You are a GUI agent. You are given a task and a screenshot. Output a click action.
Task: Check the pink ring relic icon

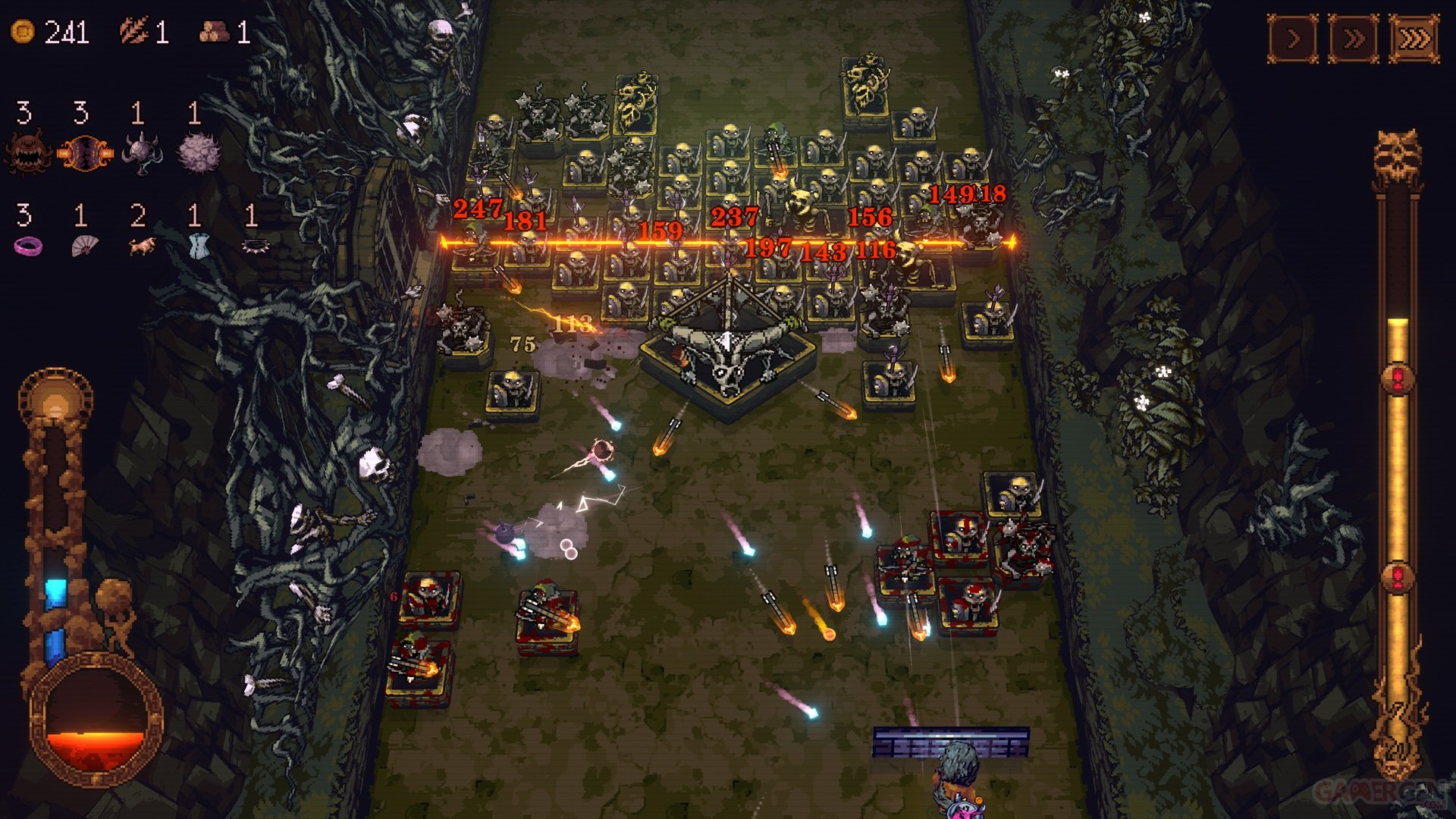click(28, 246)
